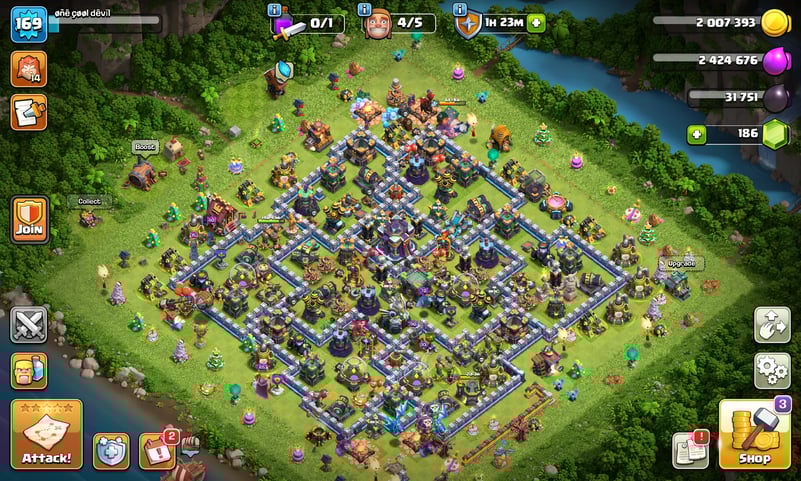Viewport: 801px width, 481px height.
Task: Open the events calendar with 2 badge
Action: tap(157, 451)
